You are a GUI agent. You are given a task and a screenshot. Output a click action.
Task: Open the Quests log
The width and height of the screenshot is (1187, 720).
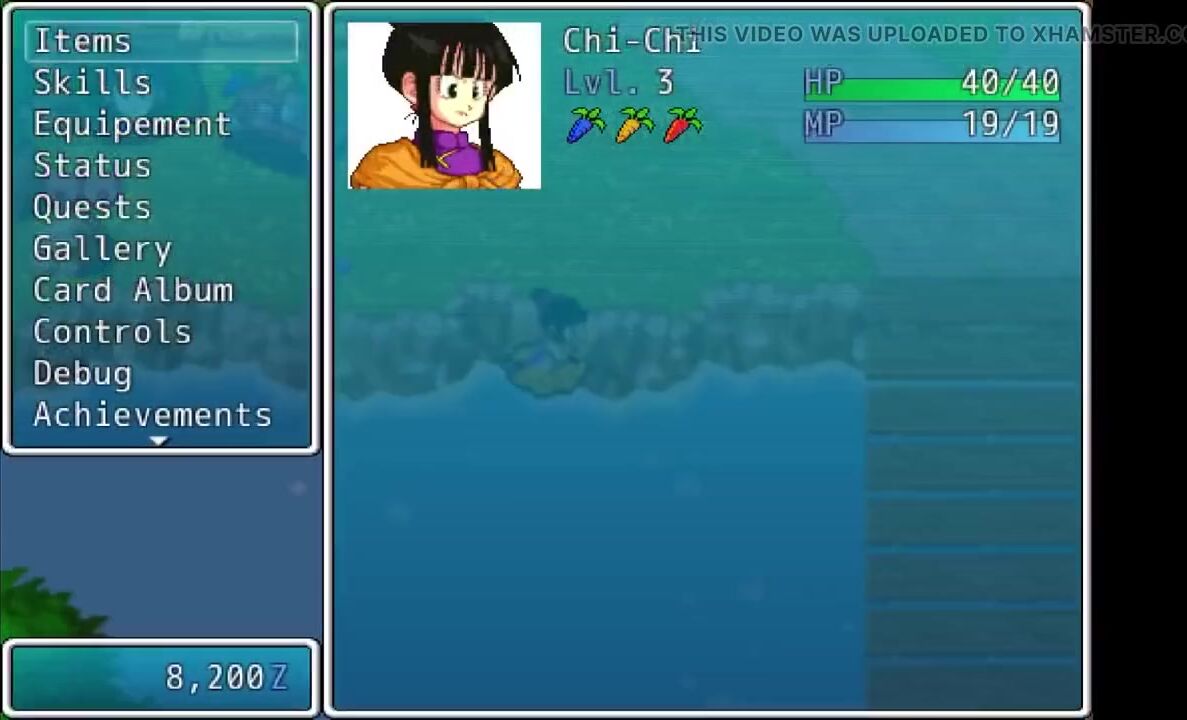pos(92,207)
